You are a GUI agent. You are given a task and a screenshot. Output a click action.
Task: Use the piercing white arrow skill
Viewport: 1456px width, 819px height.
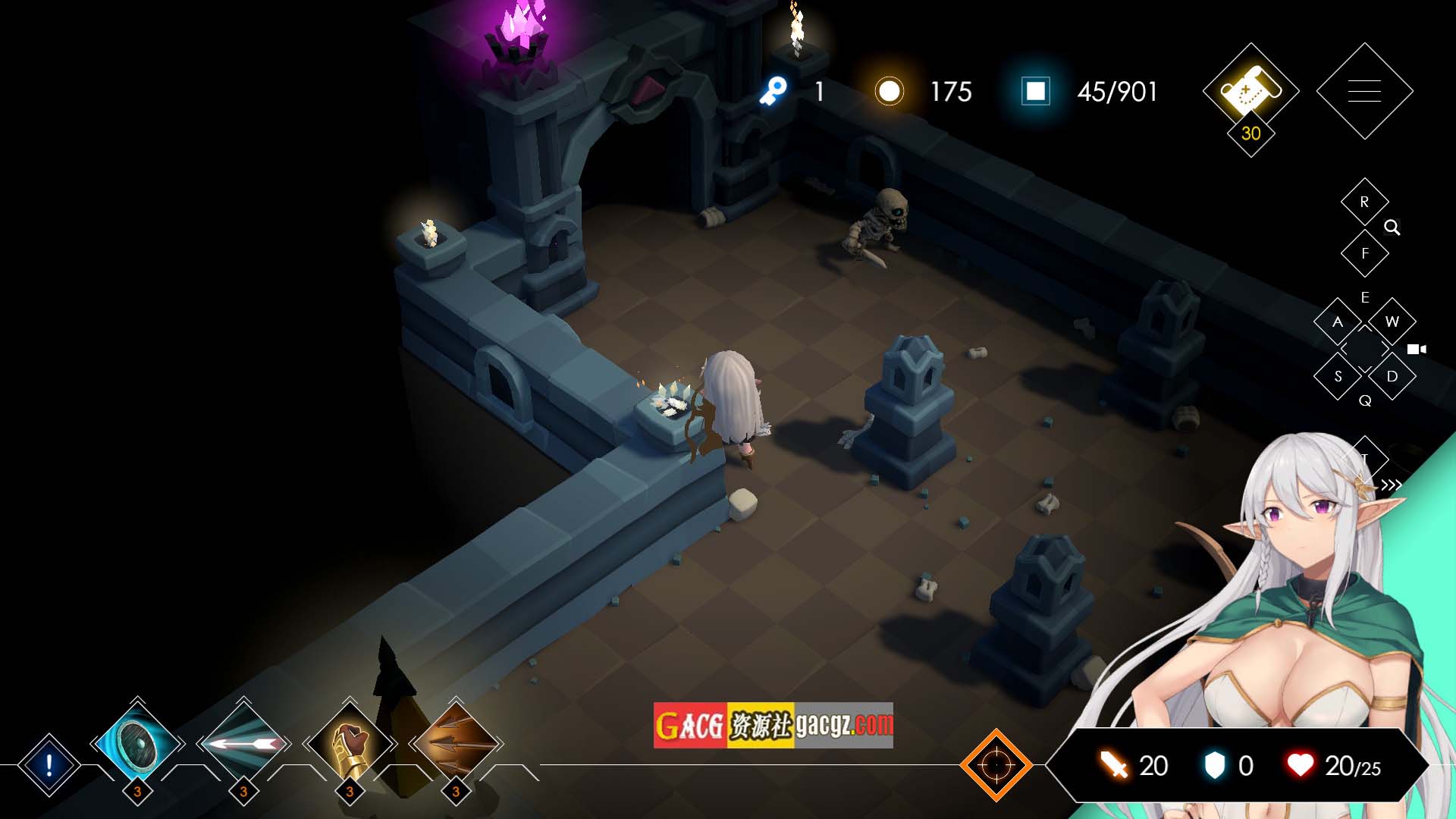pyautogui.click(x=243, y=744)
